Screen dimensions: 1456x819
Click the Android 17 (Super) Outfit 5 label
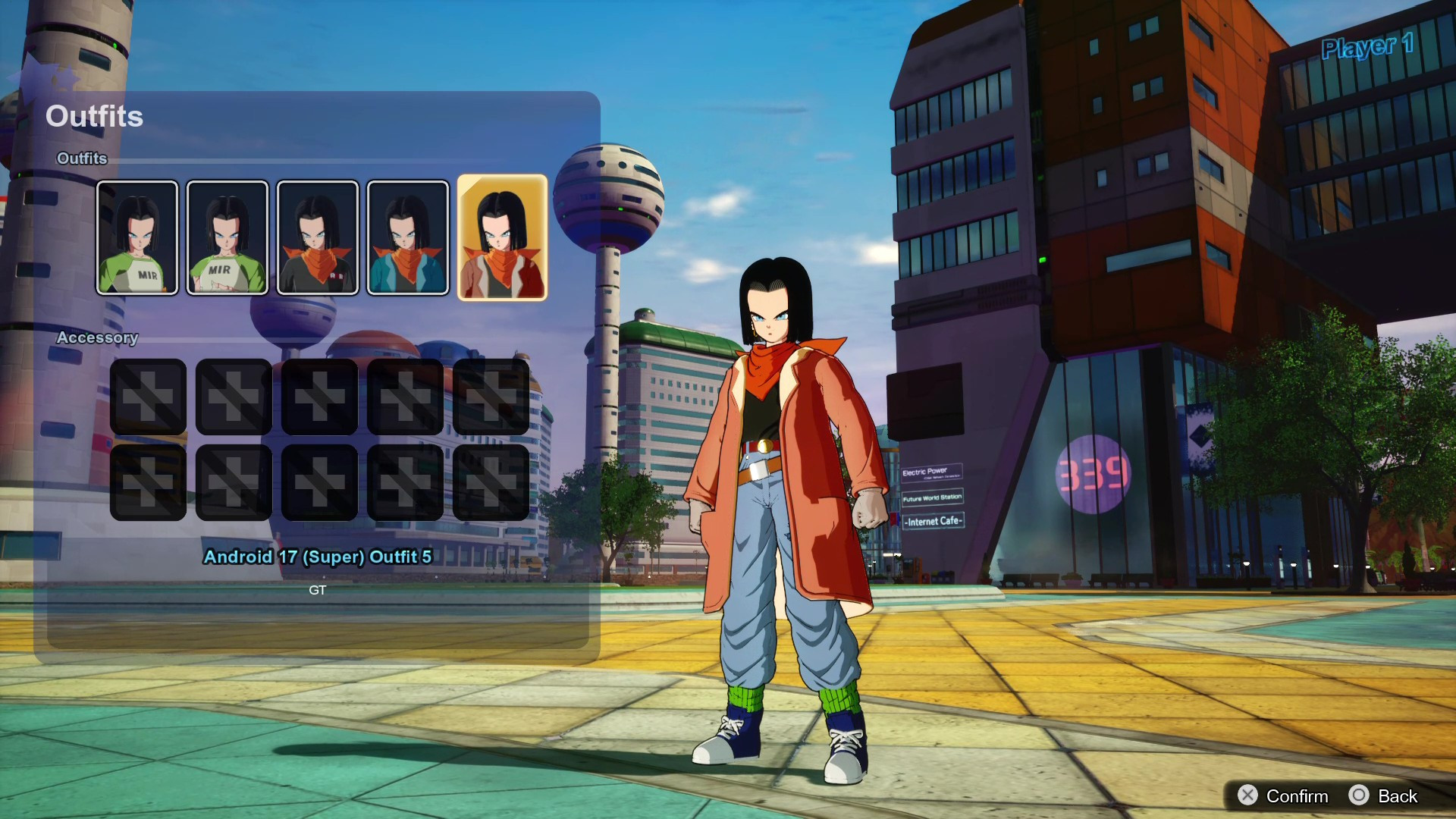316,557
